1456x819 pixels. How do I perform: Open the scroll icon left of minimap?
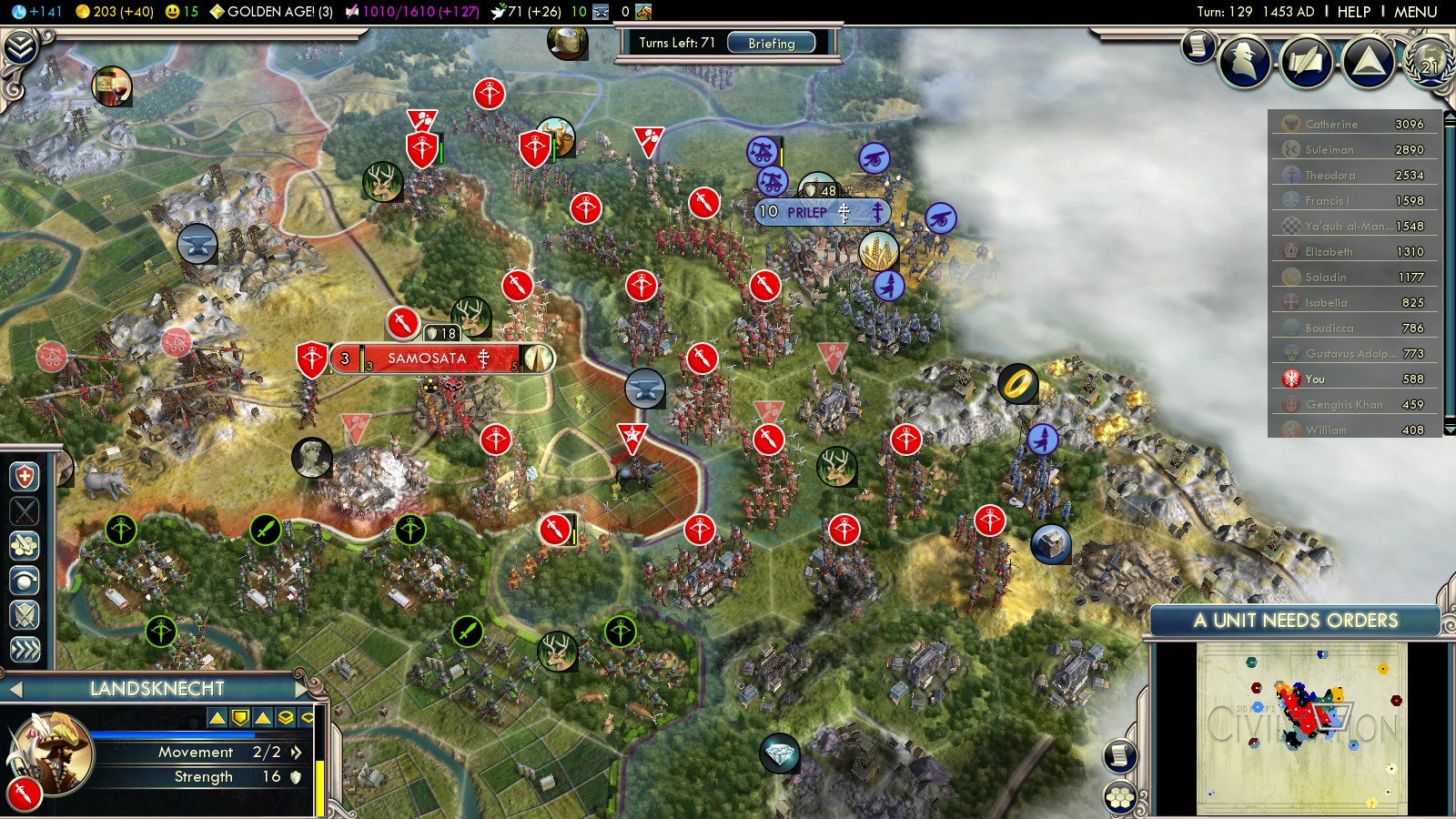click(x=1120, y=755)
